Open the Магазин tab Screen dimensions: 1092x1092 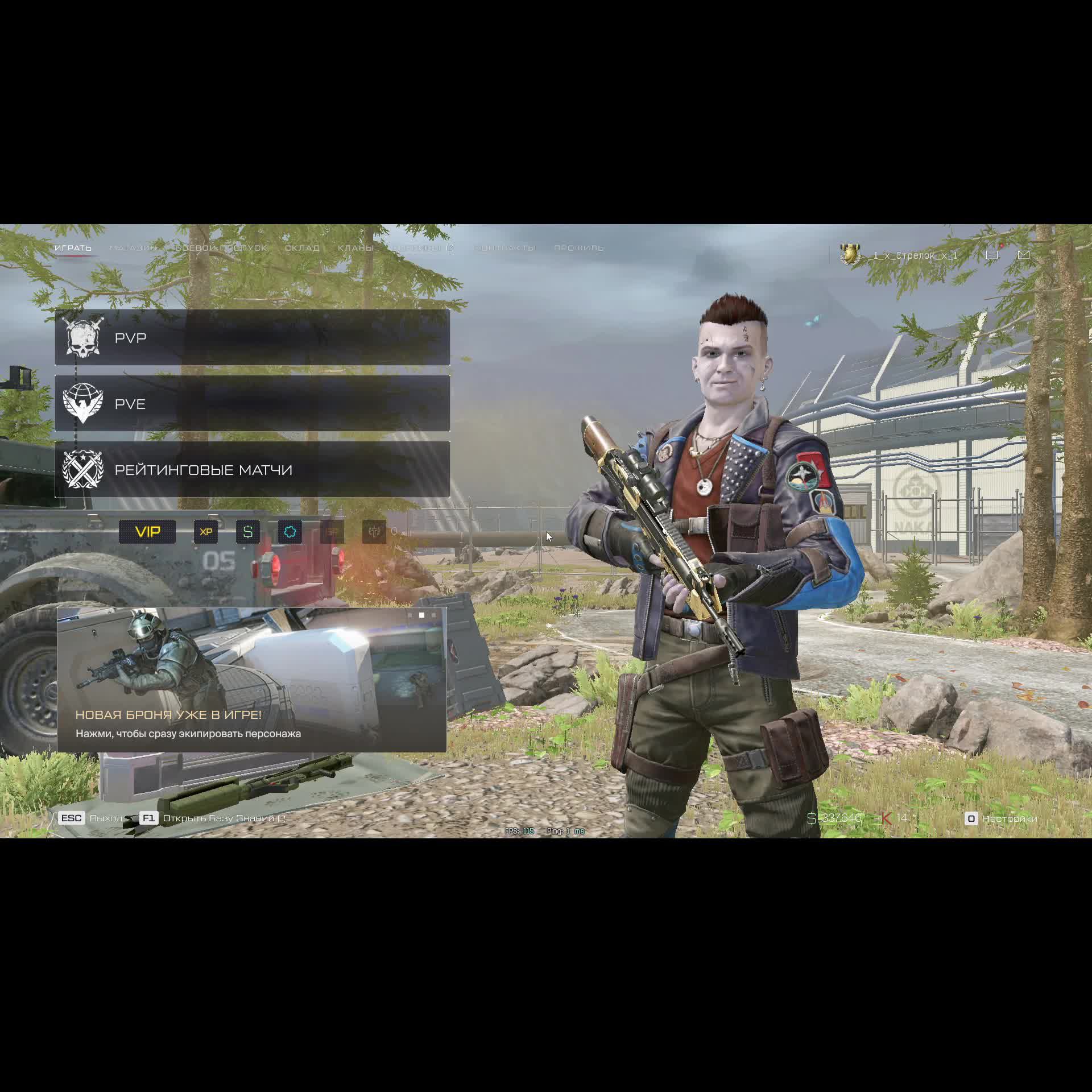133,248
